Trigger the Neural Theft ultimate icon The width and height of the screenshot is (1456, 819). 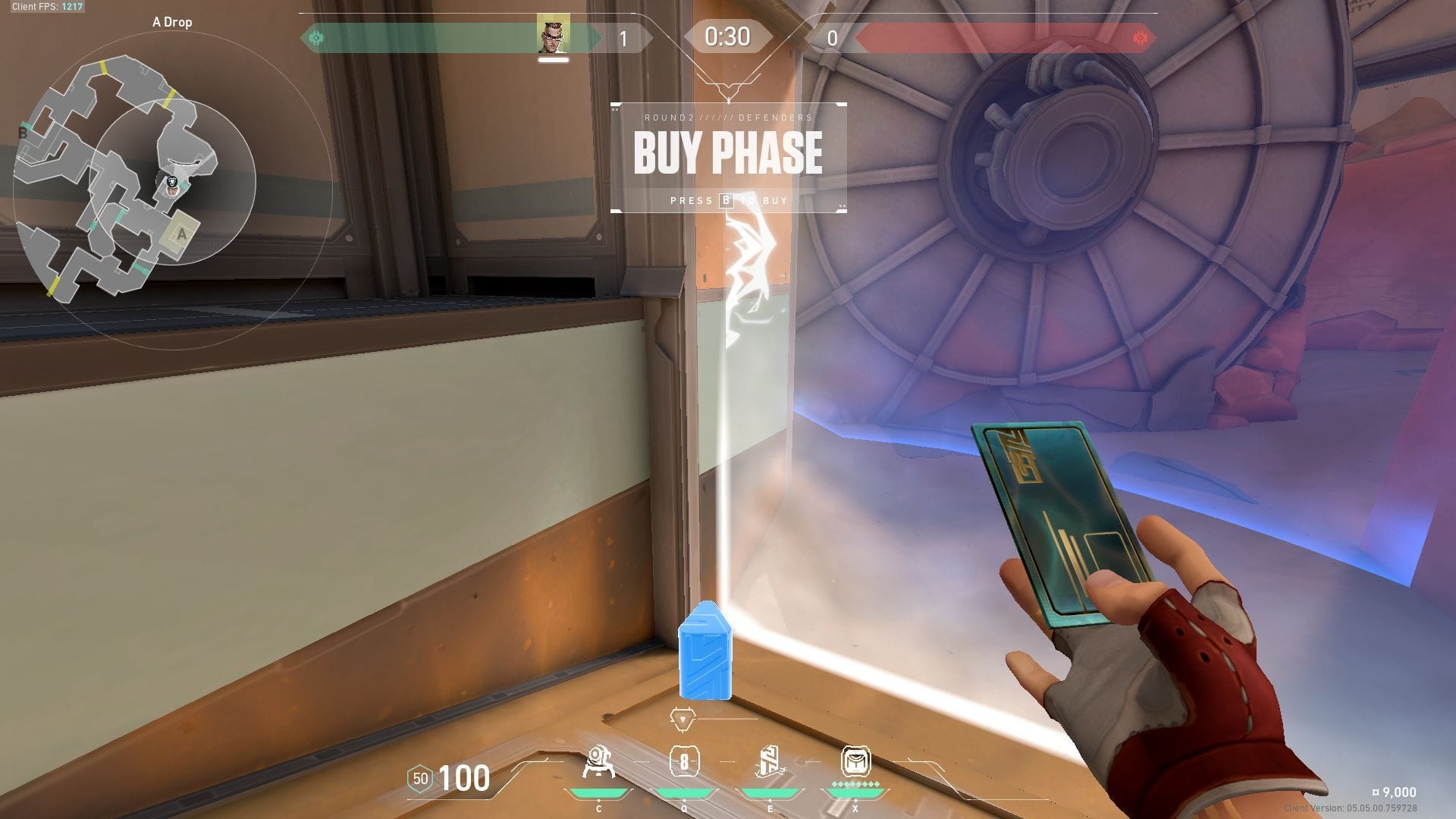click(855, 762)
